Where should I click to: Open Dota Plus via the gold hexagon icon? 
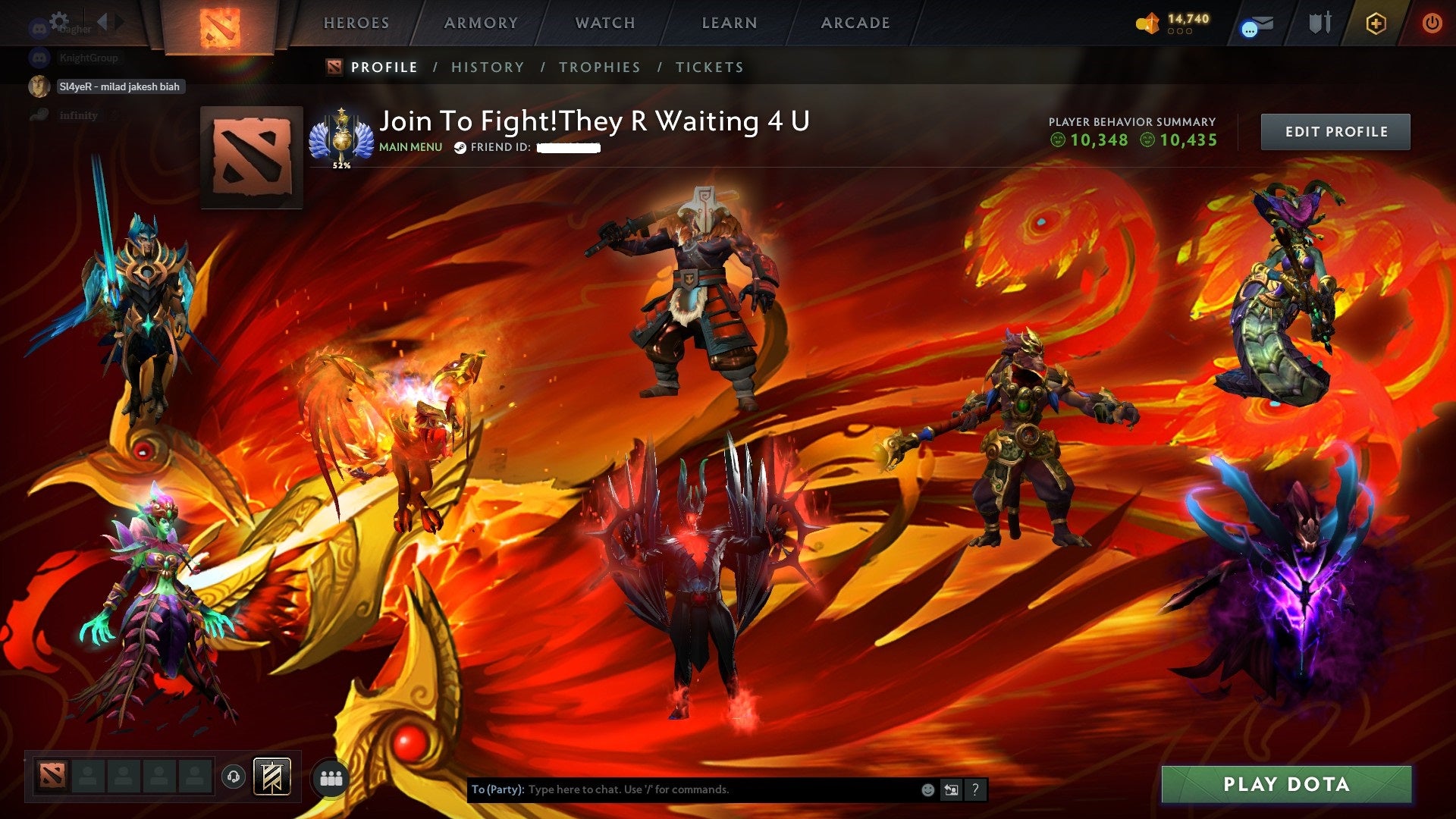1378,24
